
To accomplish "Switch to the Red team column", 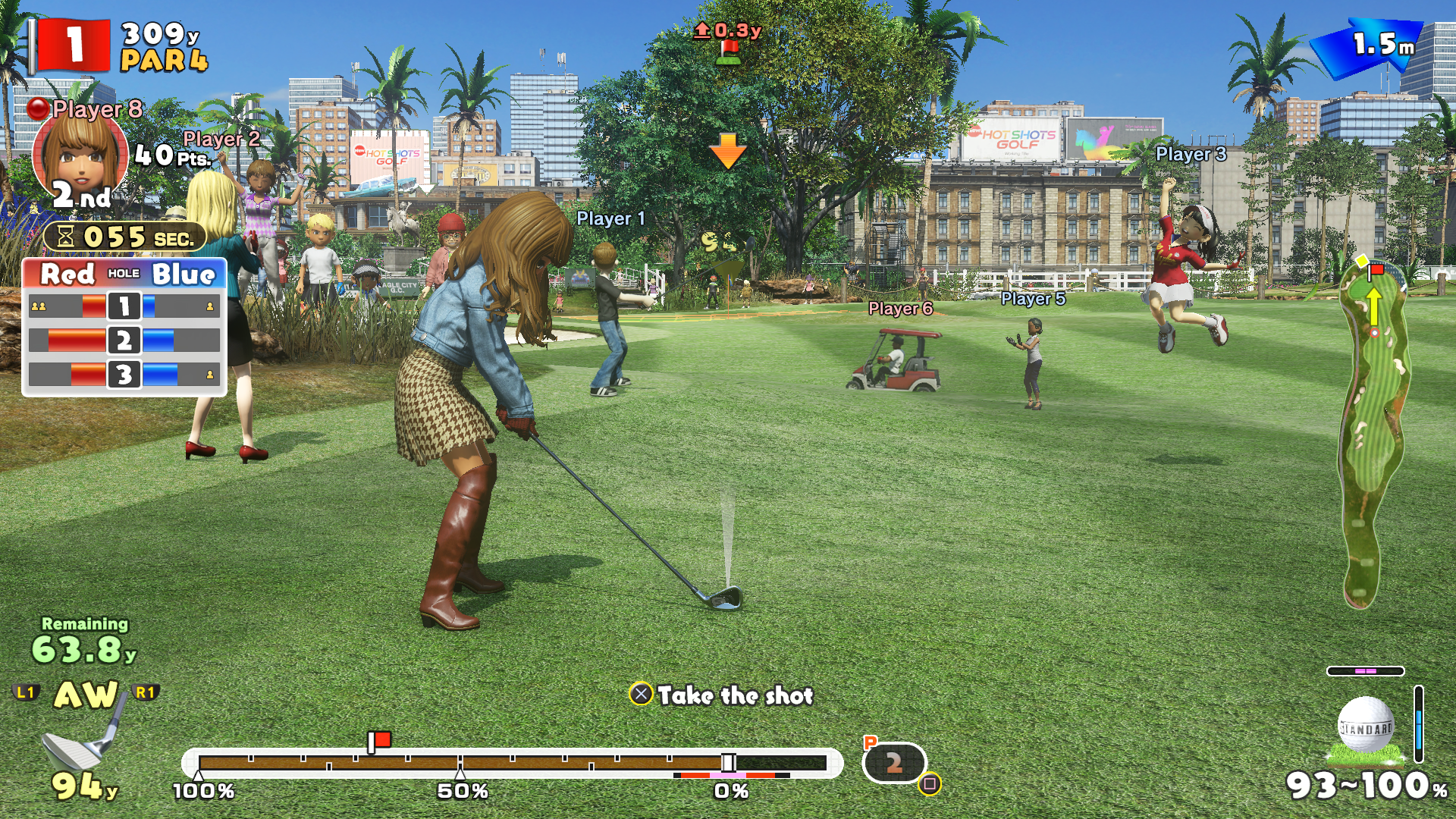I will tap(67, 275).
